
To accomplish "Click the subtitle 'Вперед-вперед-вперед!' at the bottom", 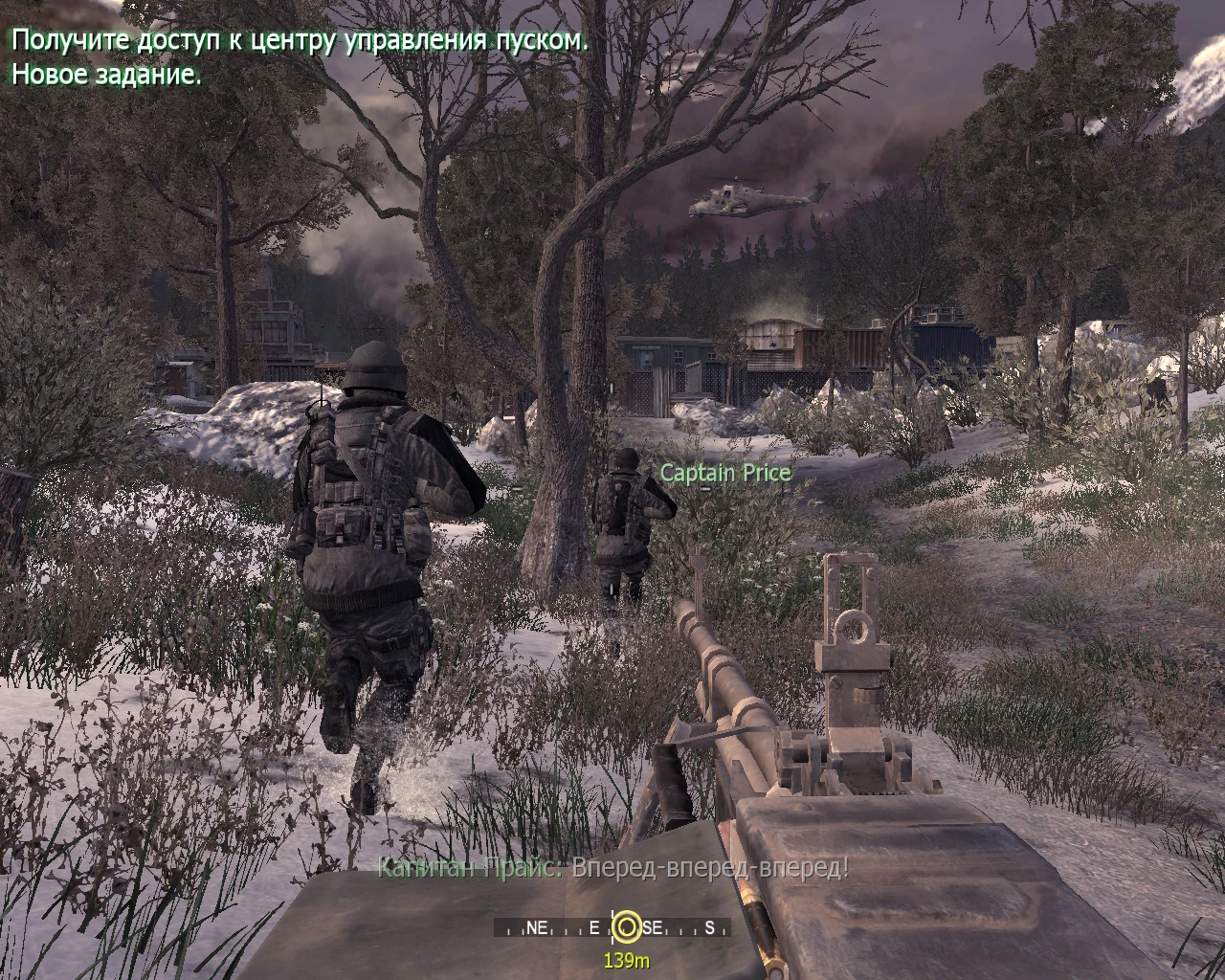I will [x=708, y=872].
